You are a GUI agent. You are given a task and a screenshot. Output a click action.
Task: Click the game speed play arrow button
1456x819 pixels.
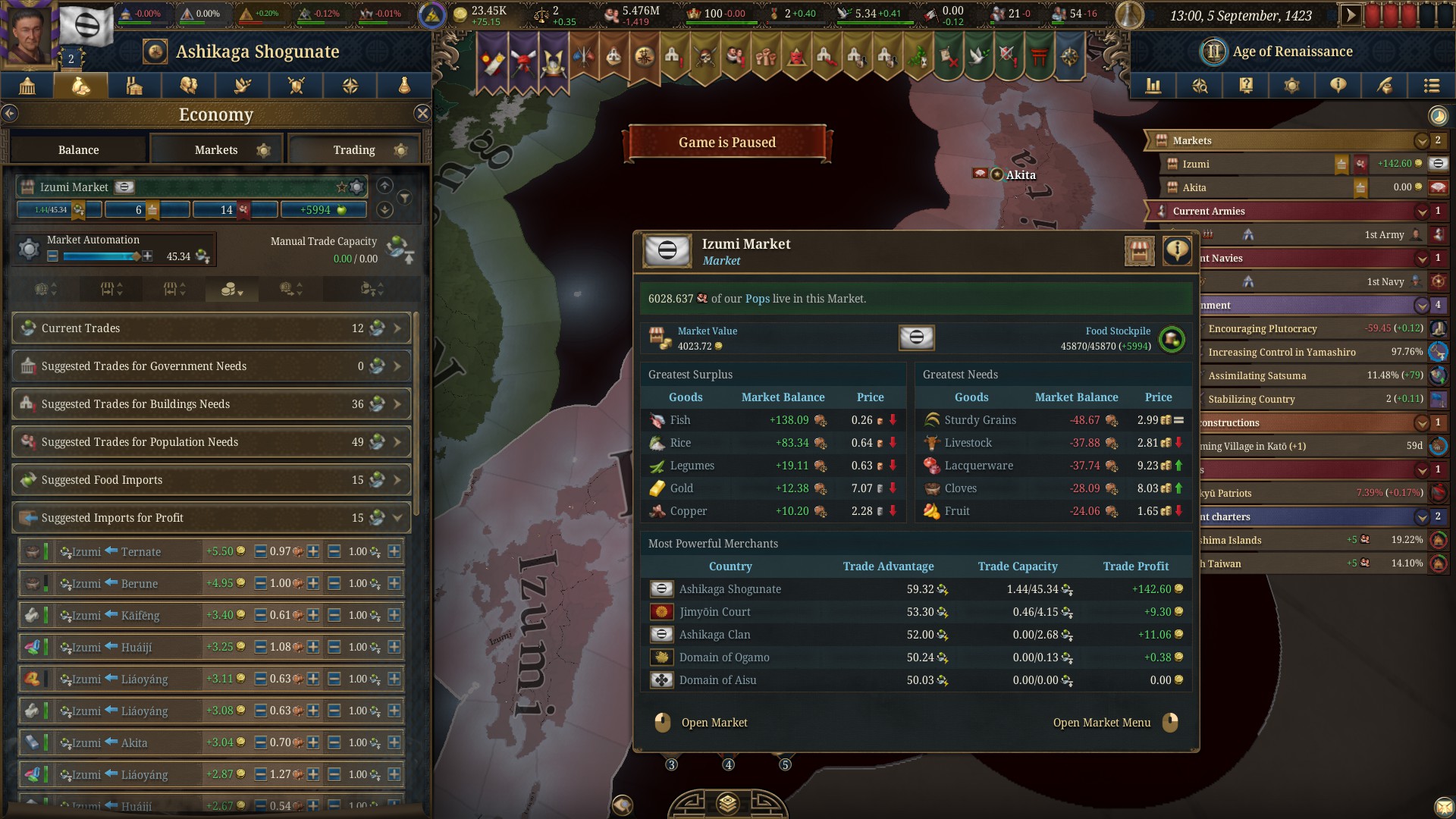[x=1350, y=15]
